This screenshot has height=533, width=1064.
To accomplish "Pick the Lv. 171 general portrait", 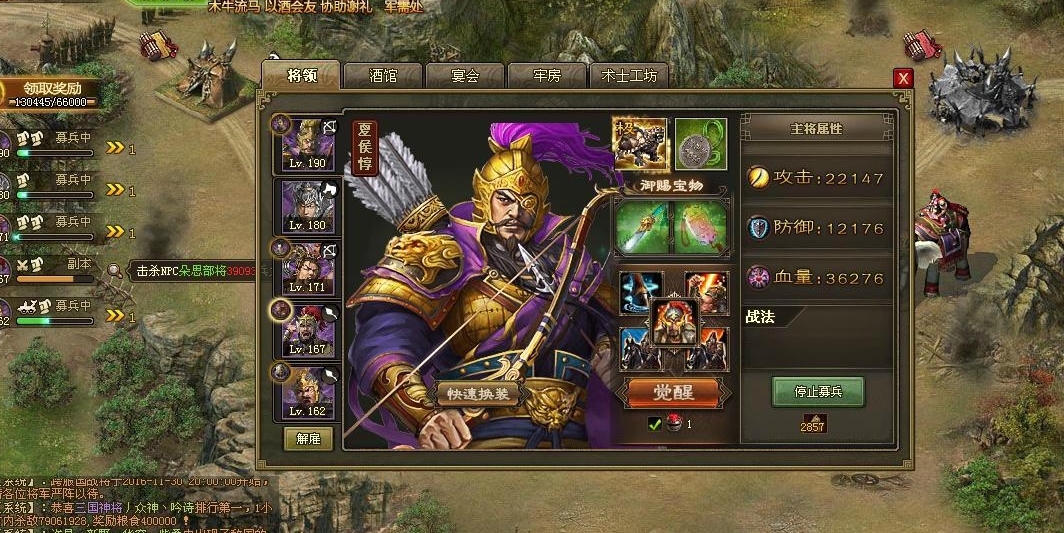I will (x=307, y=267).
